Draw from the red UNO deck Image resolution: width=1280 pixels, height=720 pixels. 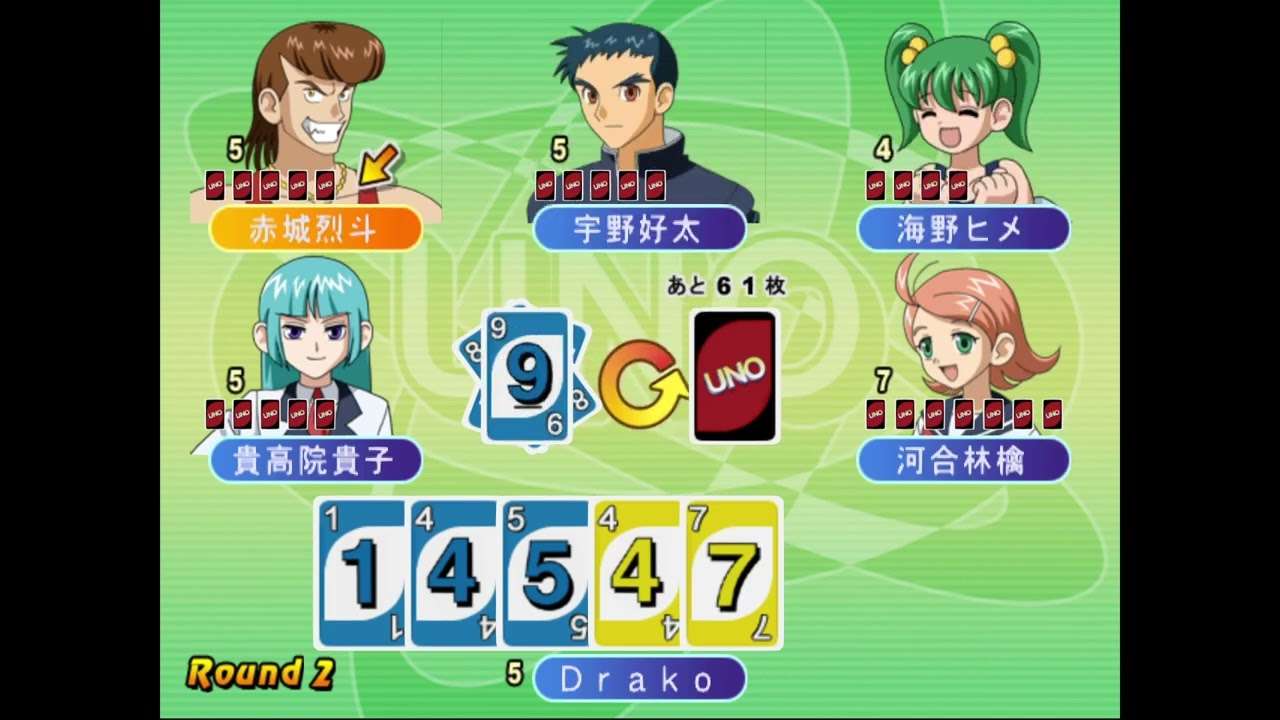coord(735,376)
